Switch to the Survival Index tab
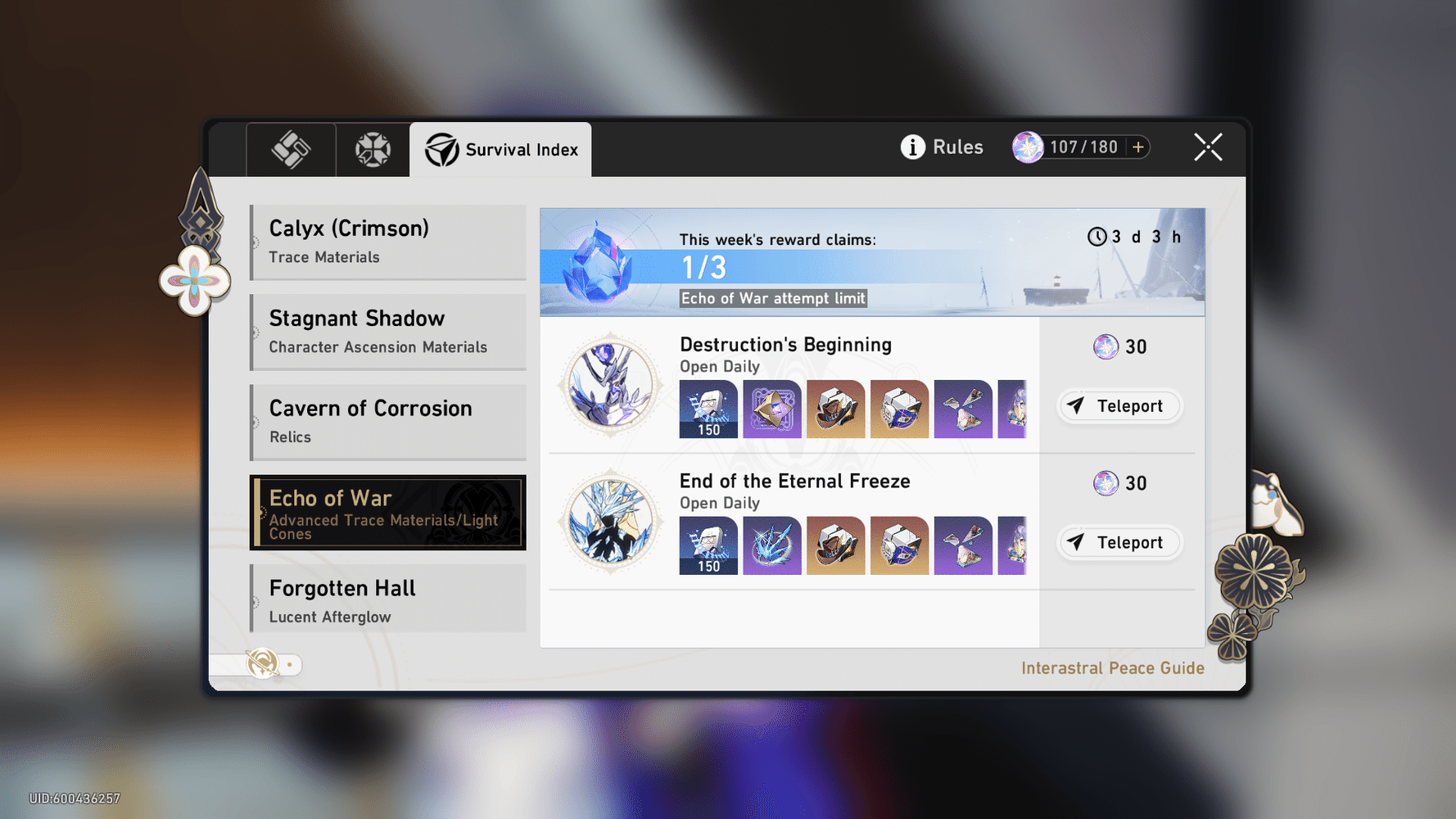Viewport: 1456px width, 819px height. coord(500,148)
